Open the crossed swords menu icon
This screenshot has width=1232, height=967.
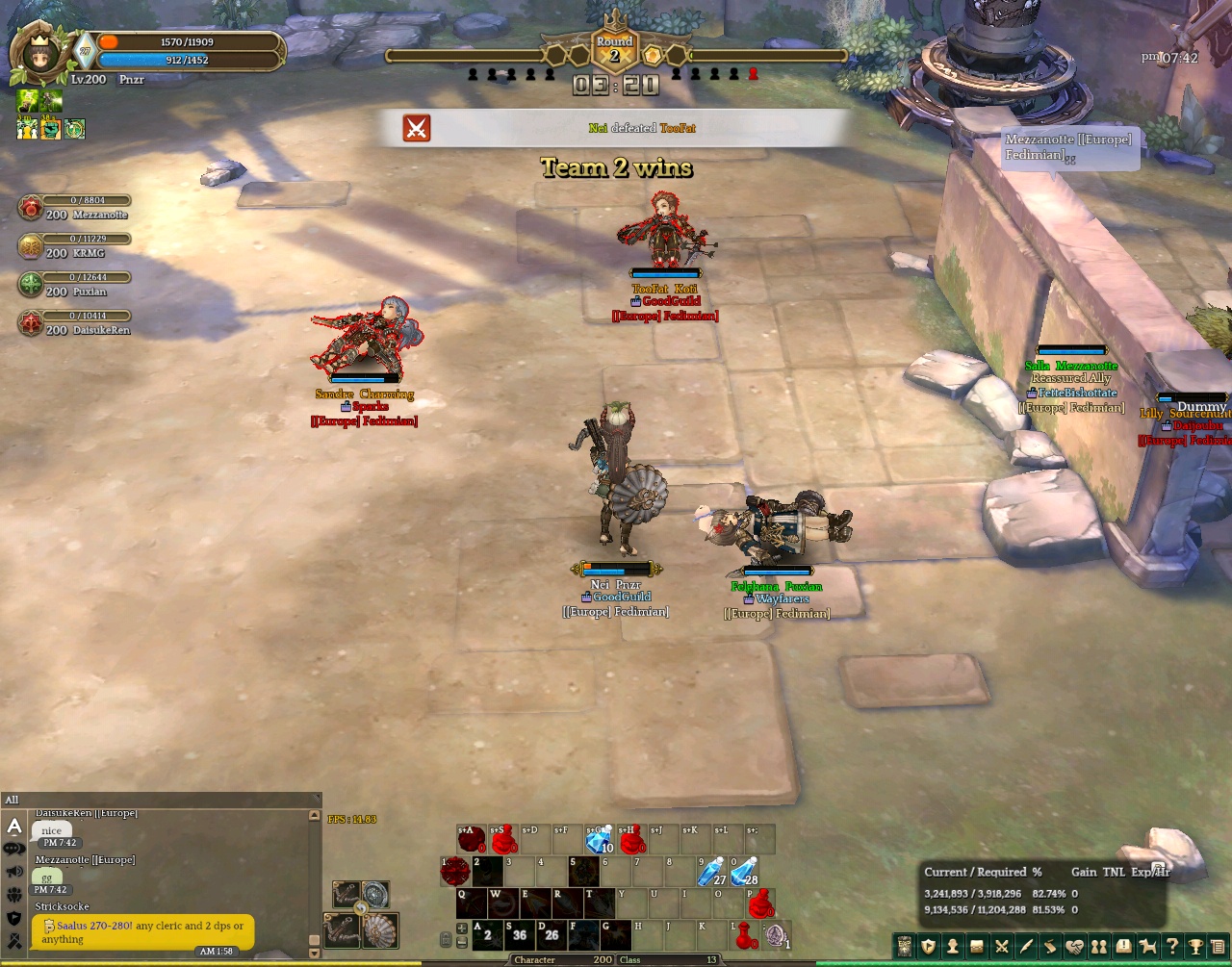click(x=1002, y=947)
